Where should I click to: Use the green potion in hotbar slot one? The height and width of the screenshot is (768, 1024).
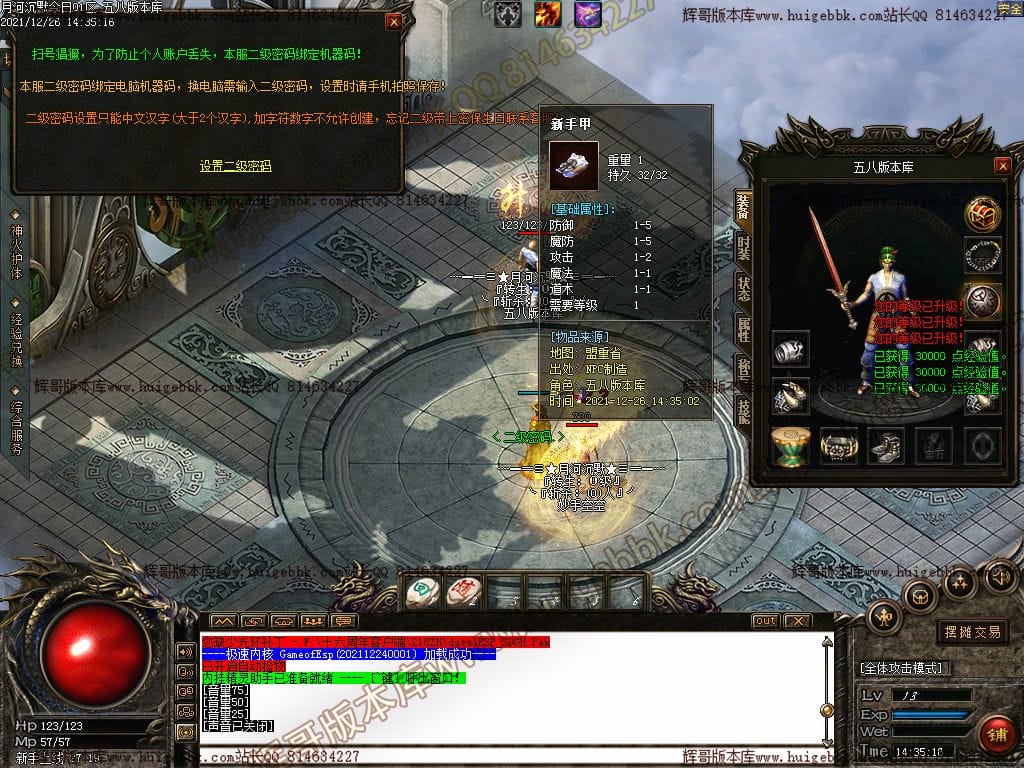[x=421, y=593]
